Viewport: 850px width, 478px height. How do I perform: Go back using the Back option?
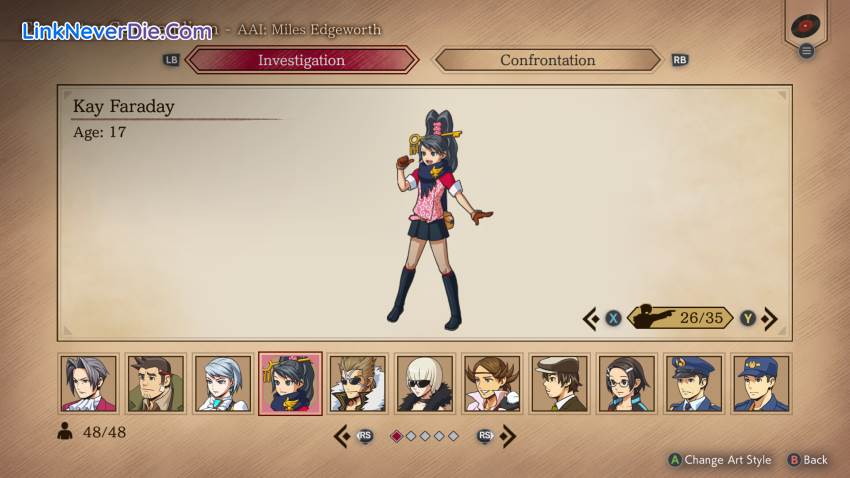coord(808,460)
